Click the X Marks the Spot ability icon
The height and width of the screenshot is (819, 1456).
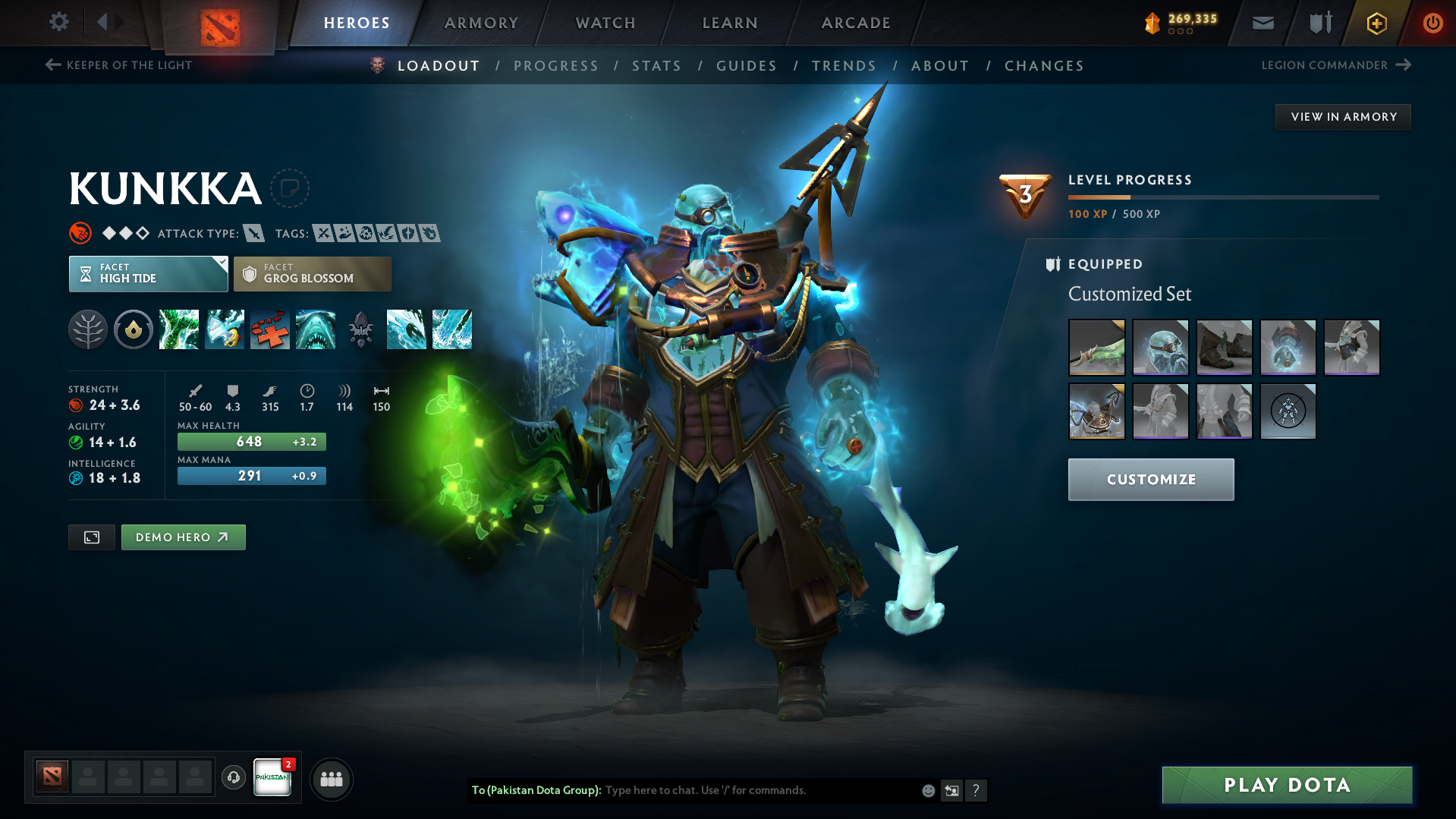click(270, 329)
